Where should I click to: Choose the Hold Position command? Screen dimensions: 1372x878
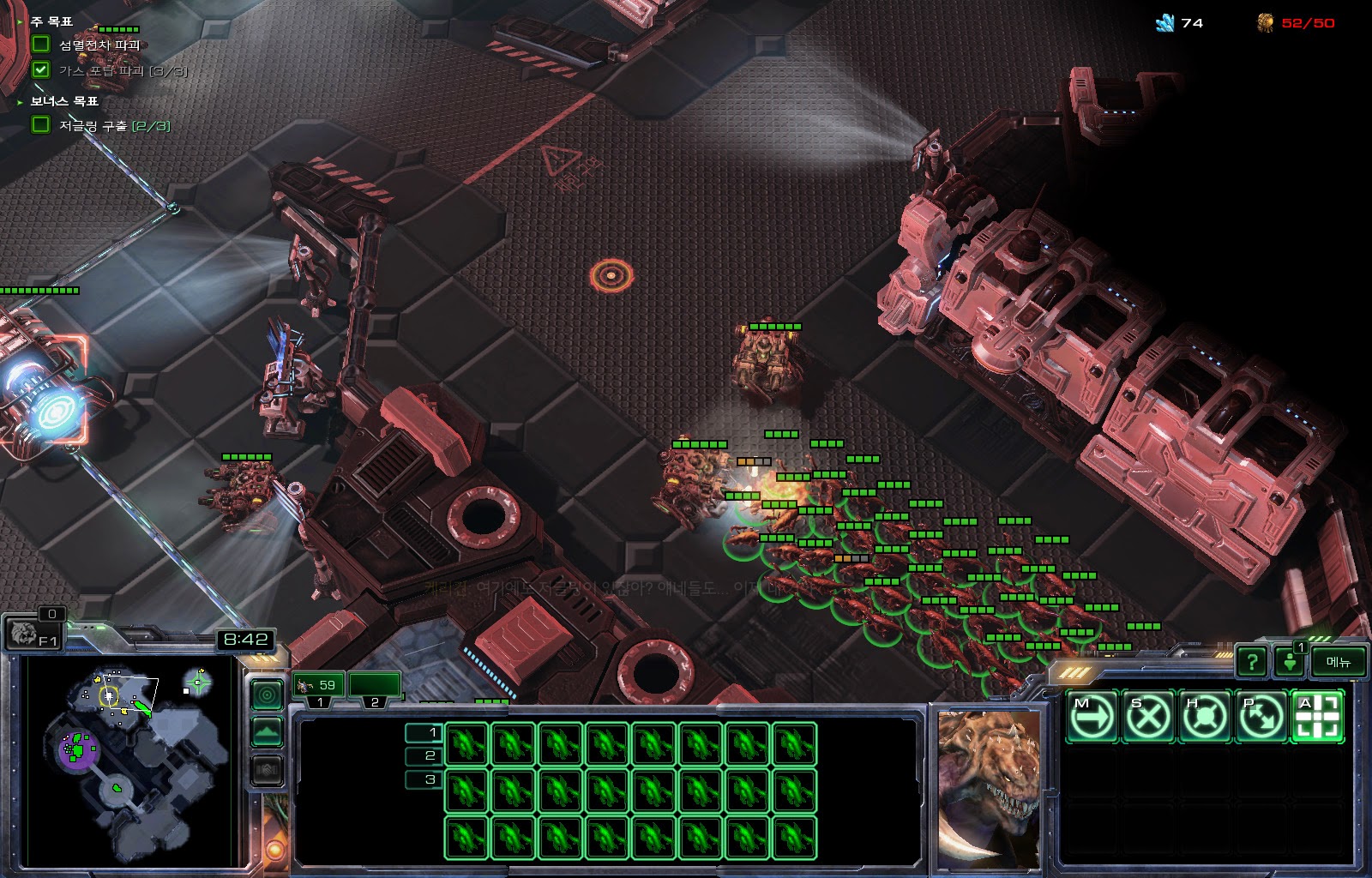pos(1204,715)
